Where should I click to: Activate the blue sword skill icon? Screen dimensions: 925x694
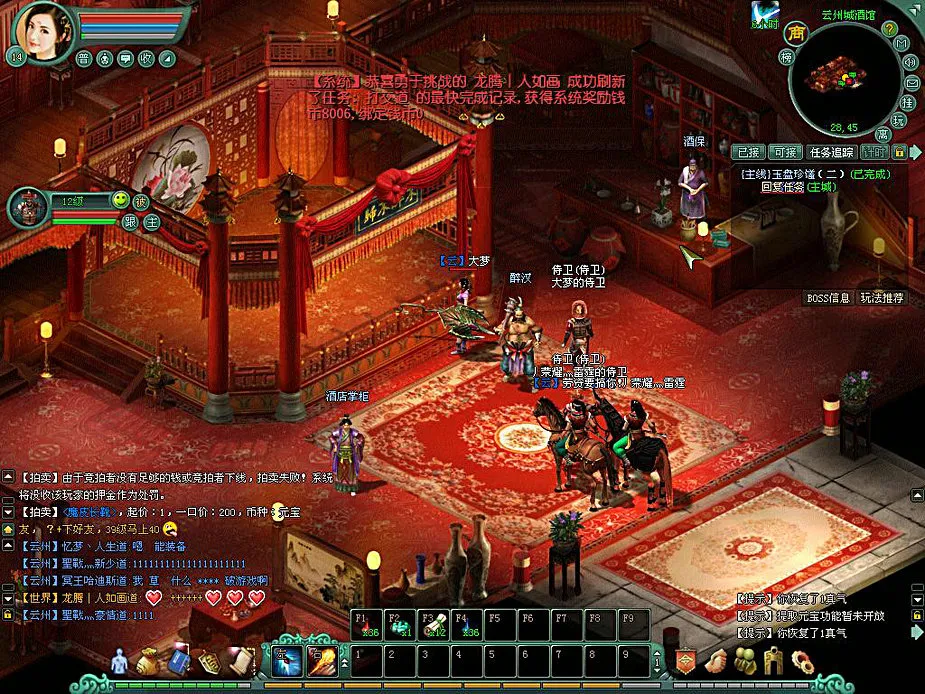click(x=289, y=661)
